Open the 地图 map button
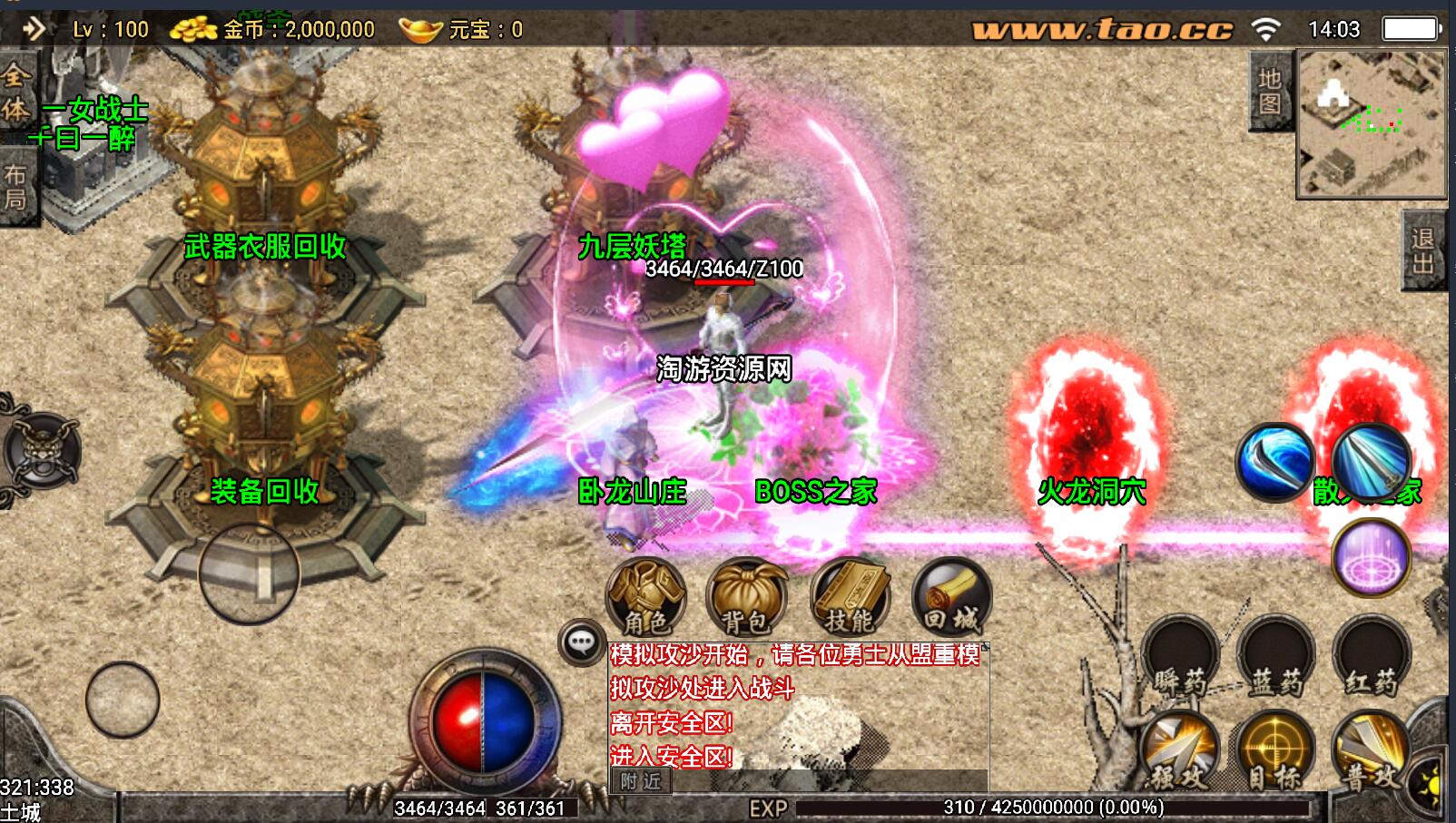The height and width of the screenshot is (823, 1456). (1270, 92)
